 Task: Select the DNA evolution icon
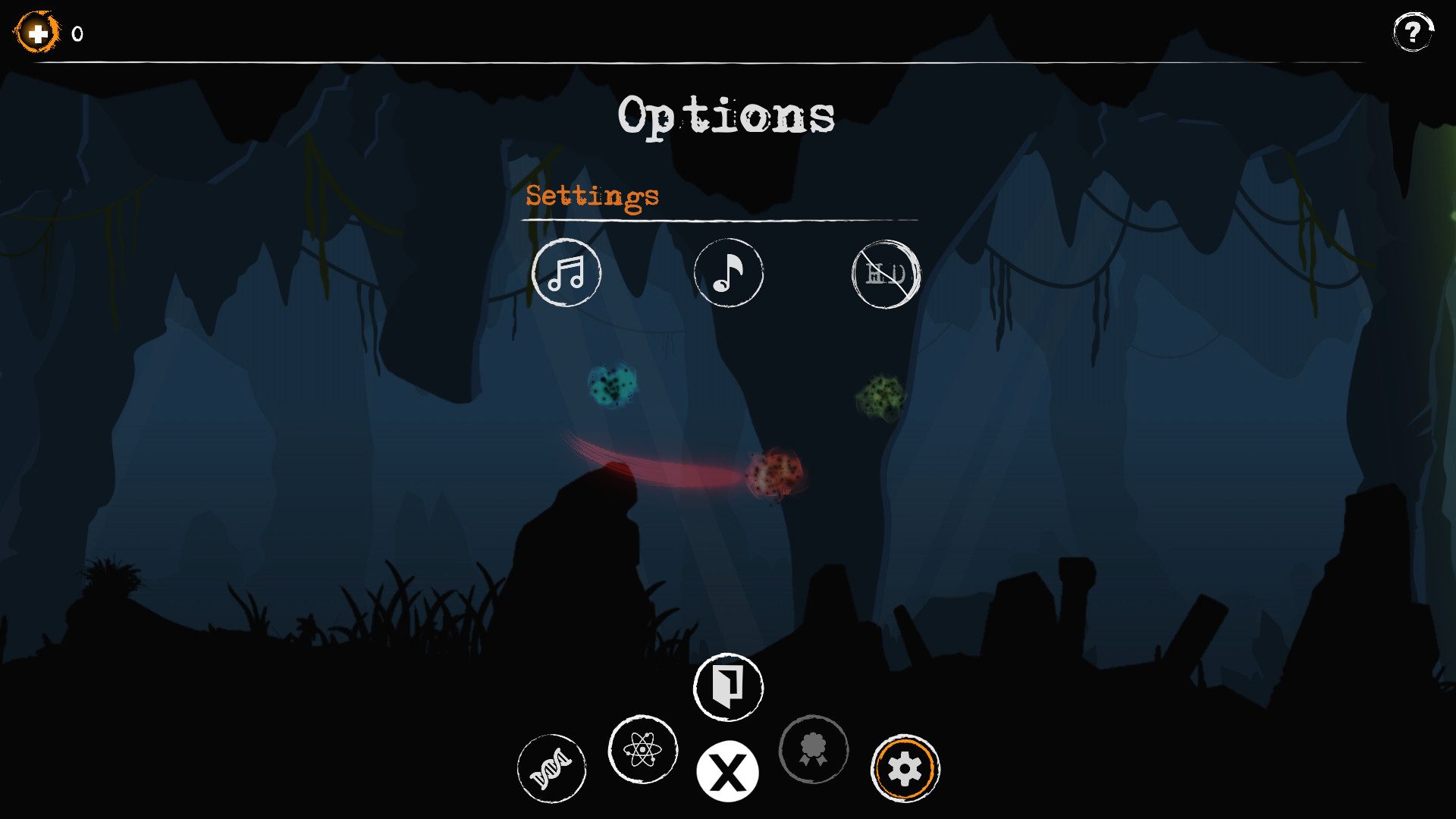(x=551, y=768)
